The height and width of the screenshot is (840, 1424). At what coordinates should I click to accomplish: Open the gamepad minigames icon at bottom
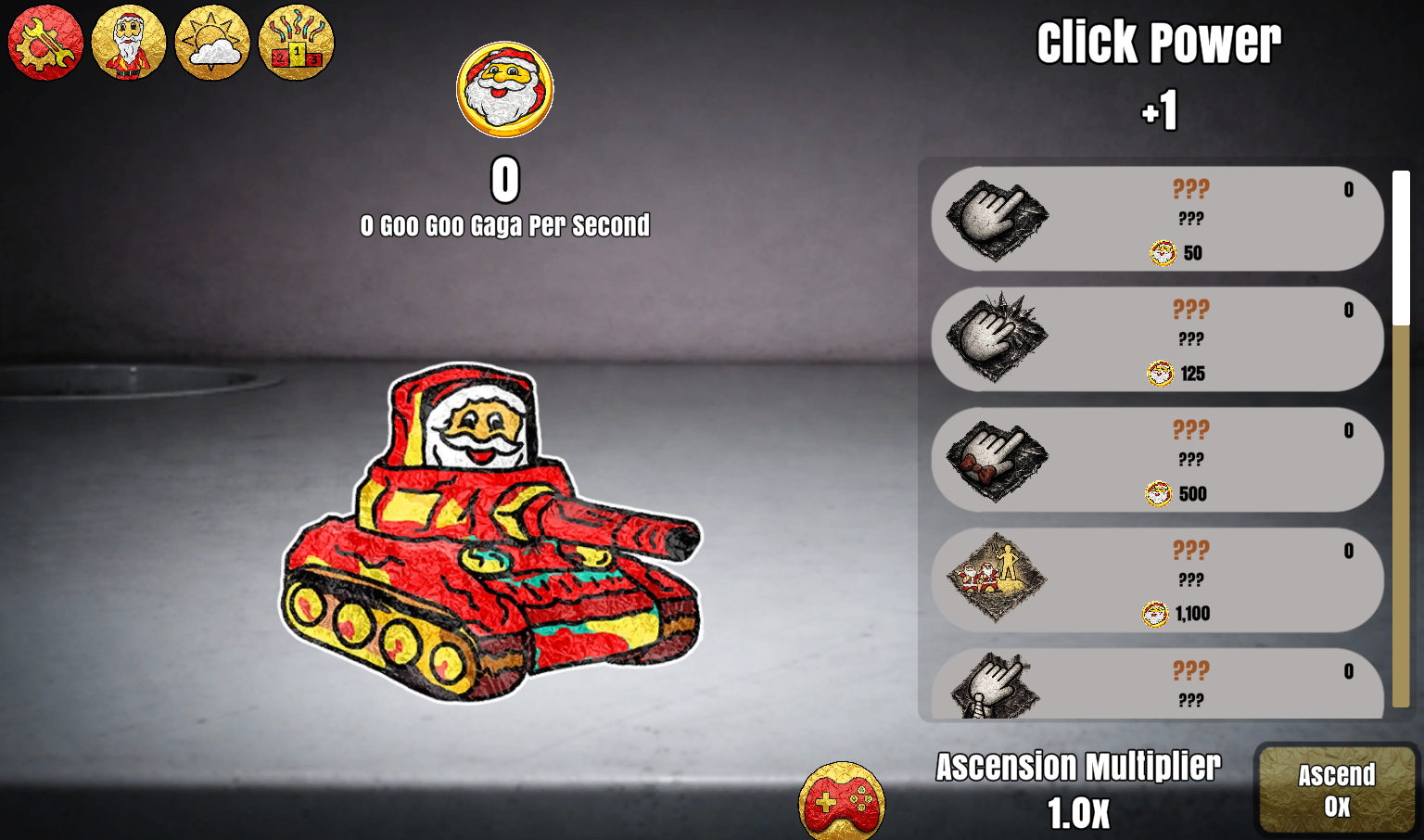(842, 801)
